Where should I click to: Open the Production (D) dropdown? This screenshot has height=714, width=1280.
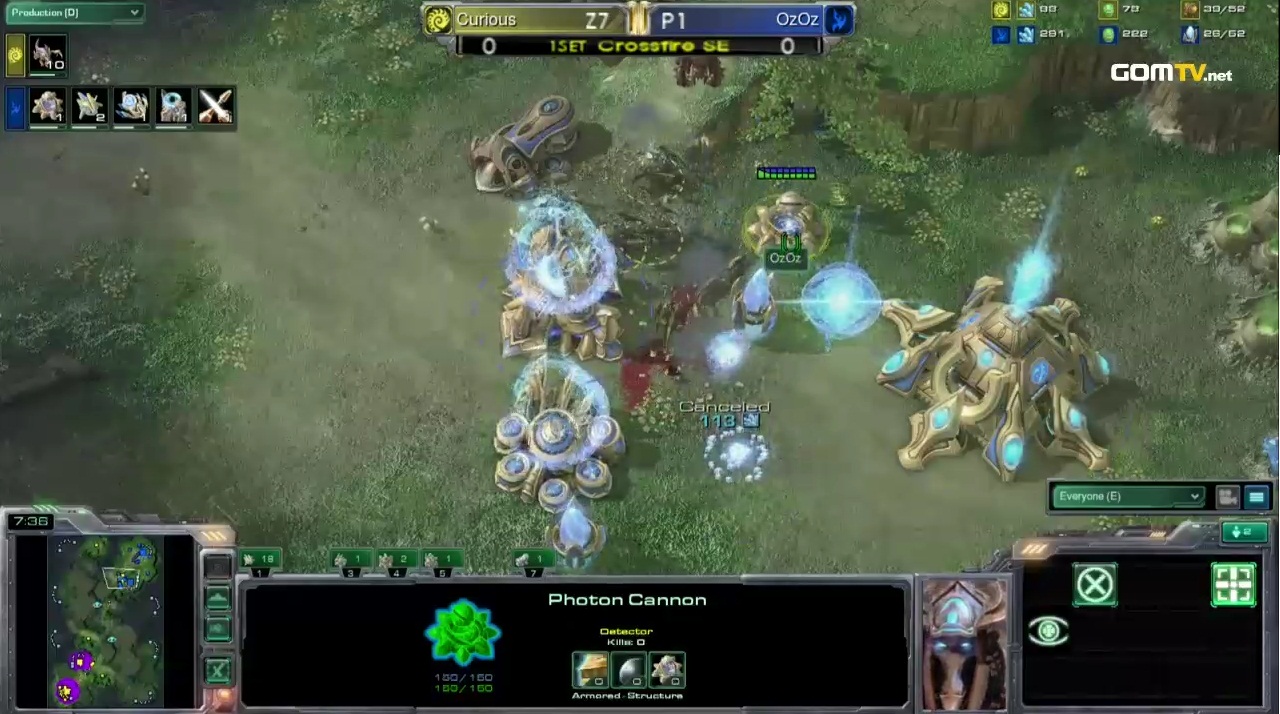click(x=74, y=13)
